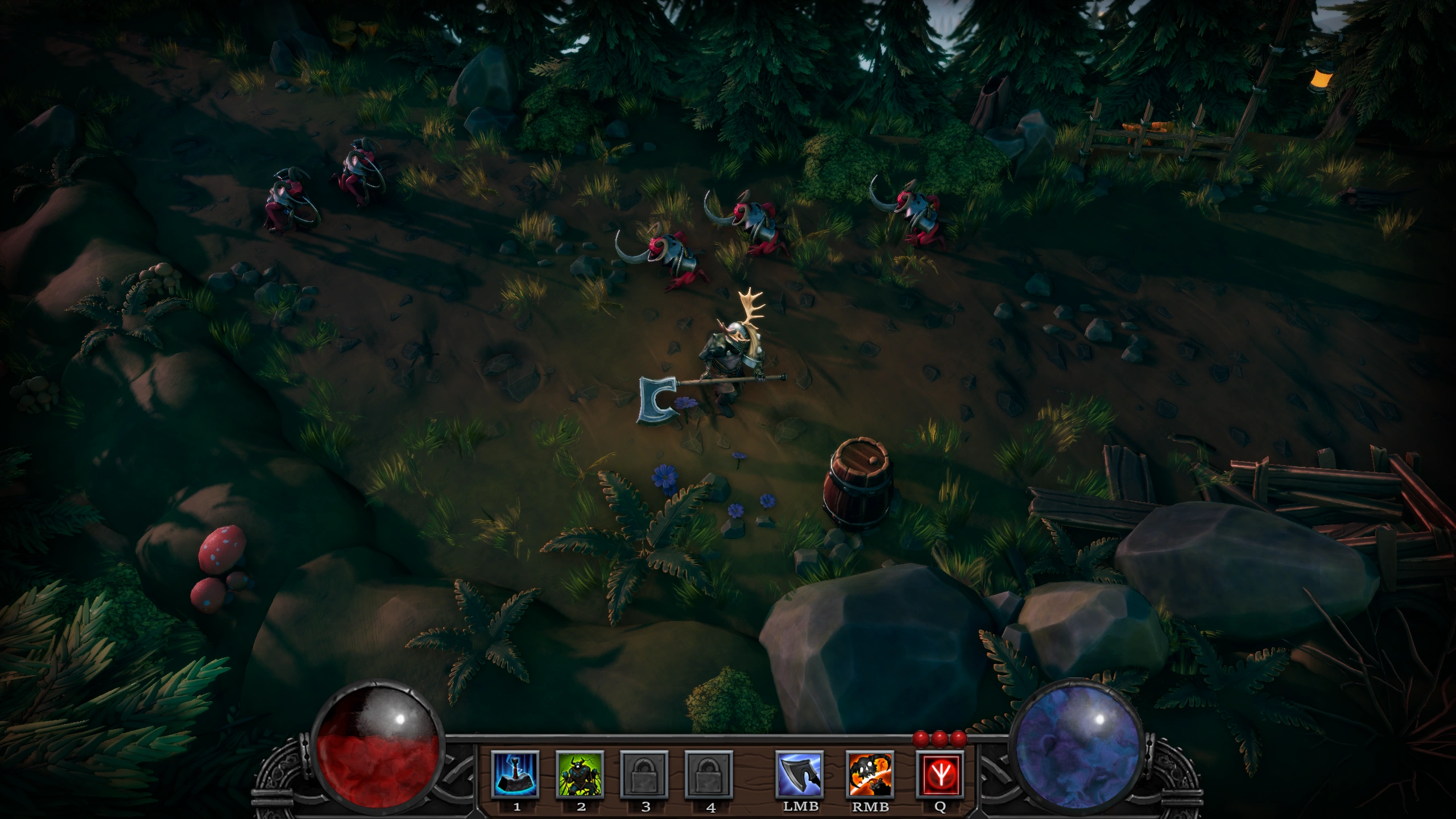Viewport: 1456px width, 819px height.
Task: Choose the blue axe swing attack
Action: click(x=800, y=775)
